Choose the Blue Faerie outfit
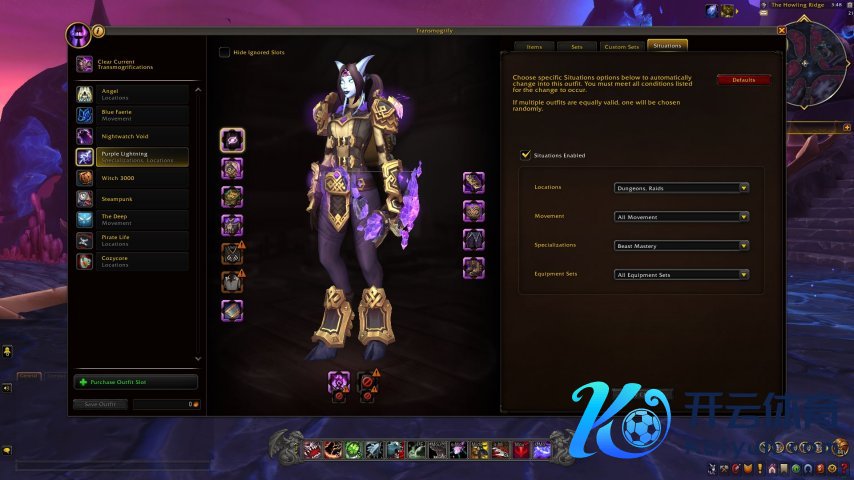Viewport: 854px width, 480px height. (x=132, y=114)
